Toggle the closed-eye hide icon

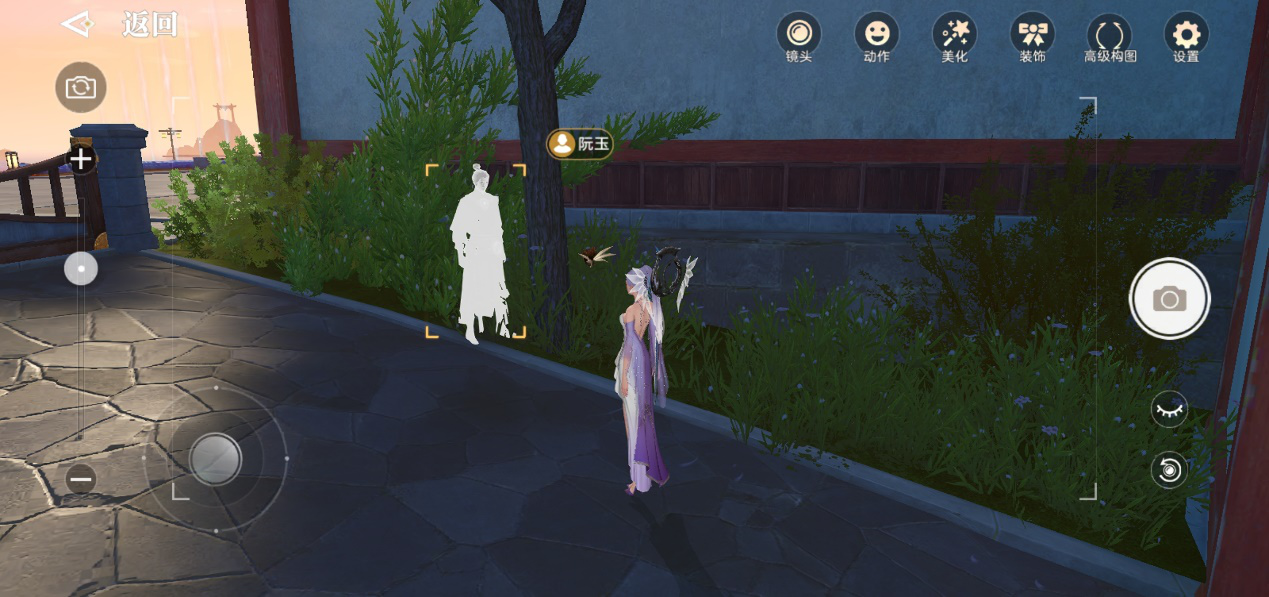1169,409
